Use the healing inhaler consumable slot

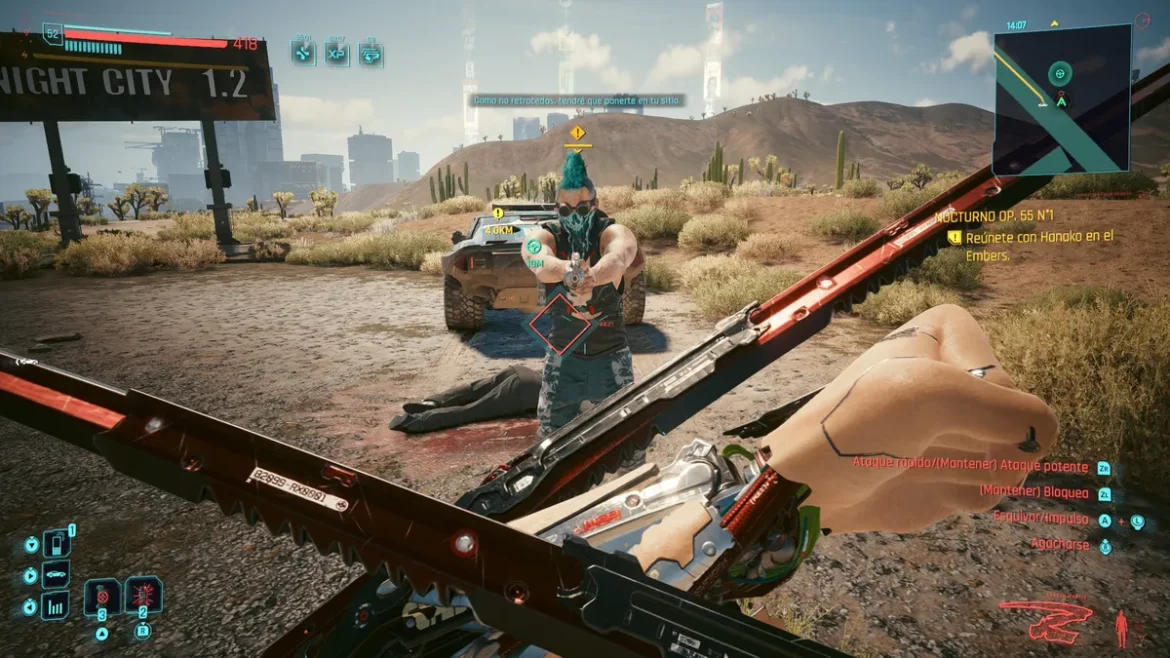[x=103, y=597]
